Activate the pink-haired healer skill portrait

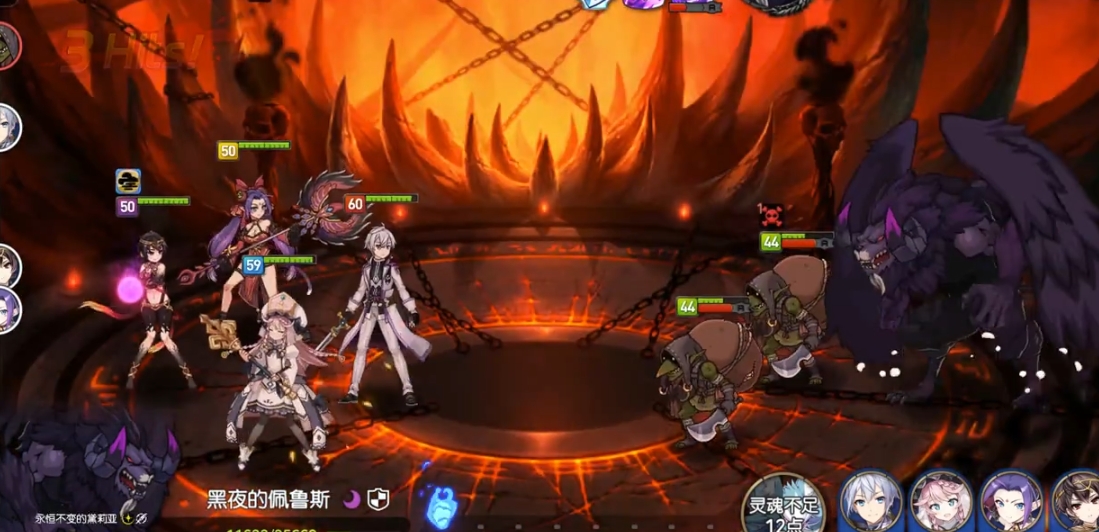[x=940, y=503]
